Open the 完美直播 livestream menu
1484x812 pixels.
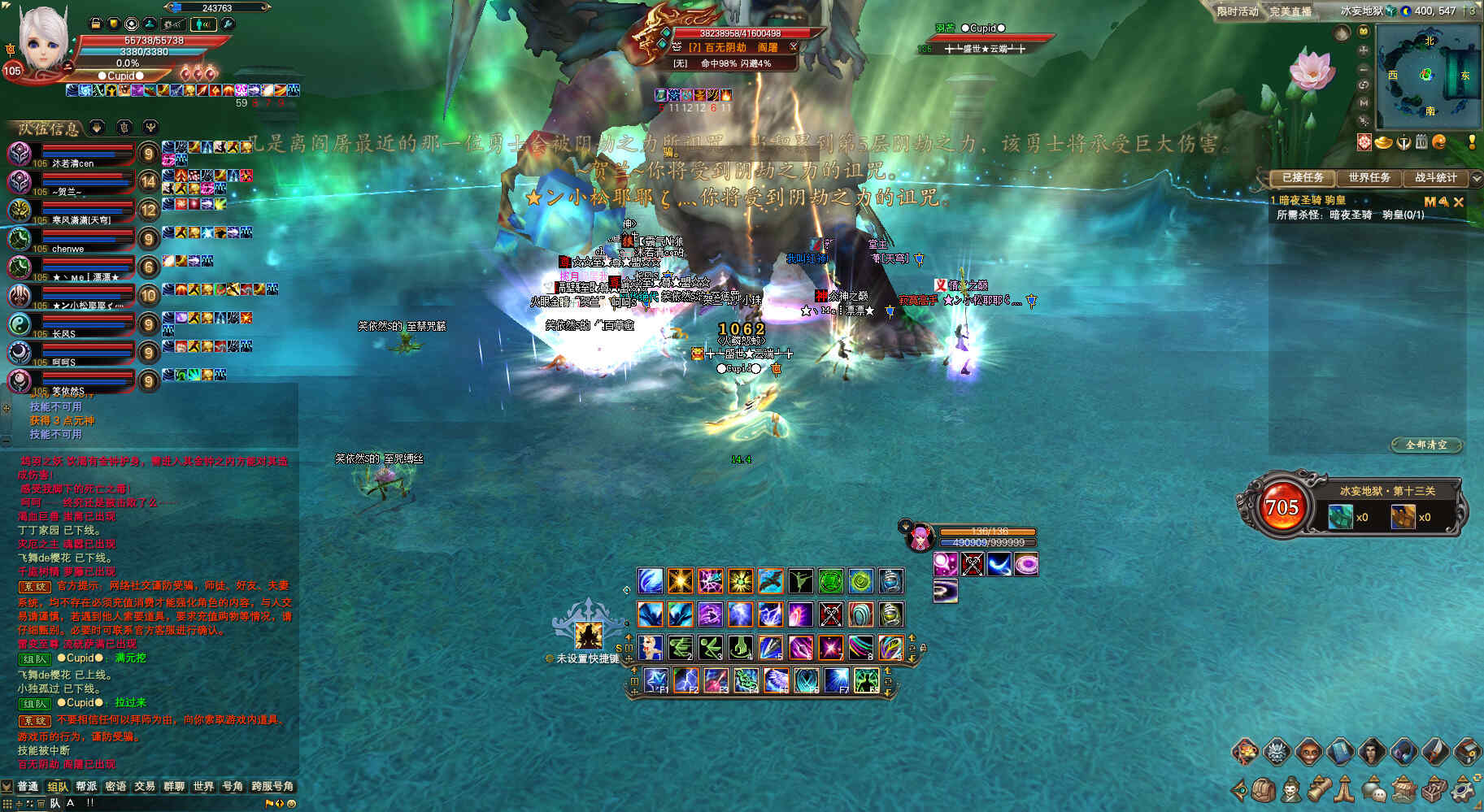click(1290, 11)
